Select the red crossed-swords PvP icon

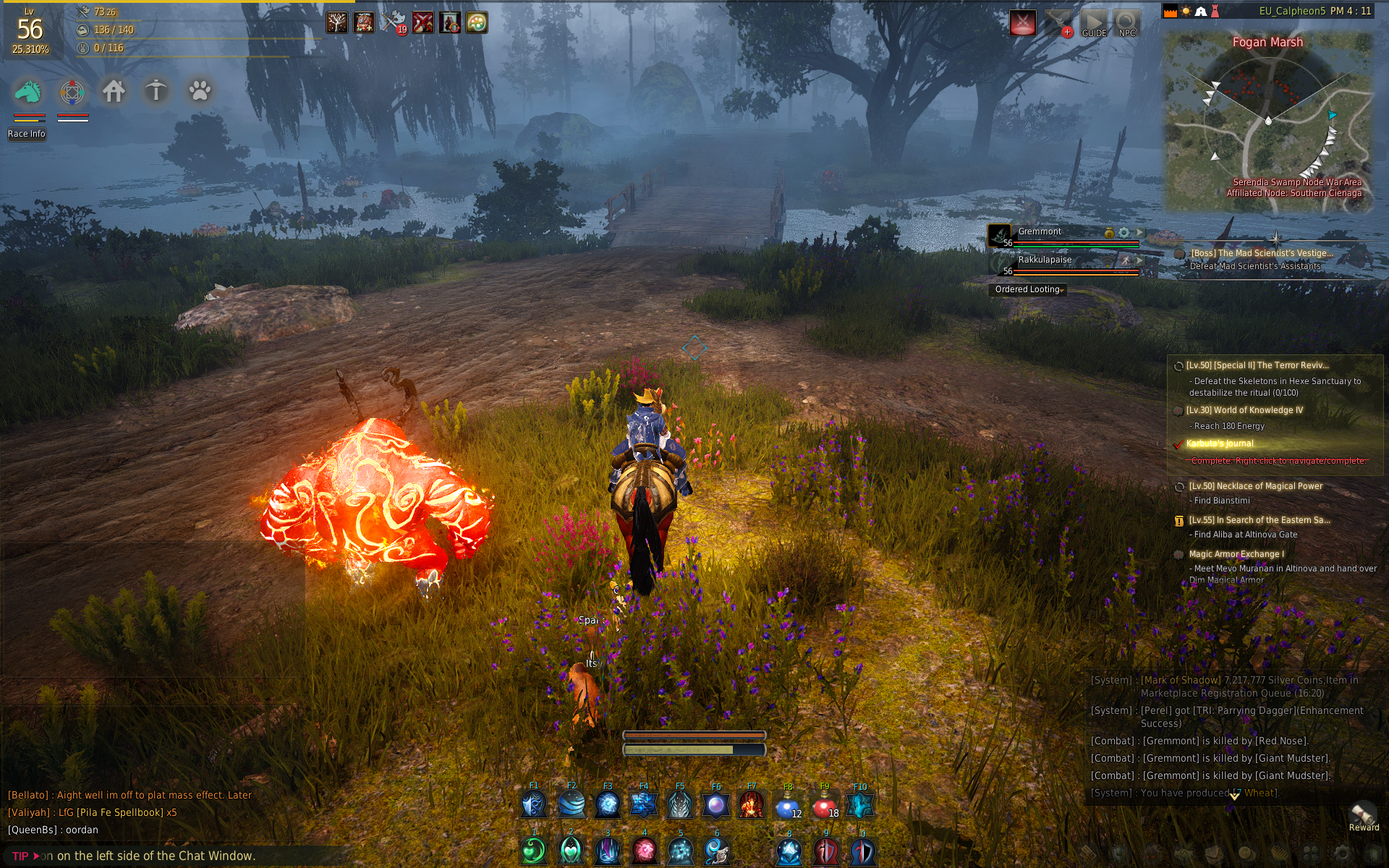(1023, 23)
